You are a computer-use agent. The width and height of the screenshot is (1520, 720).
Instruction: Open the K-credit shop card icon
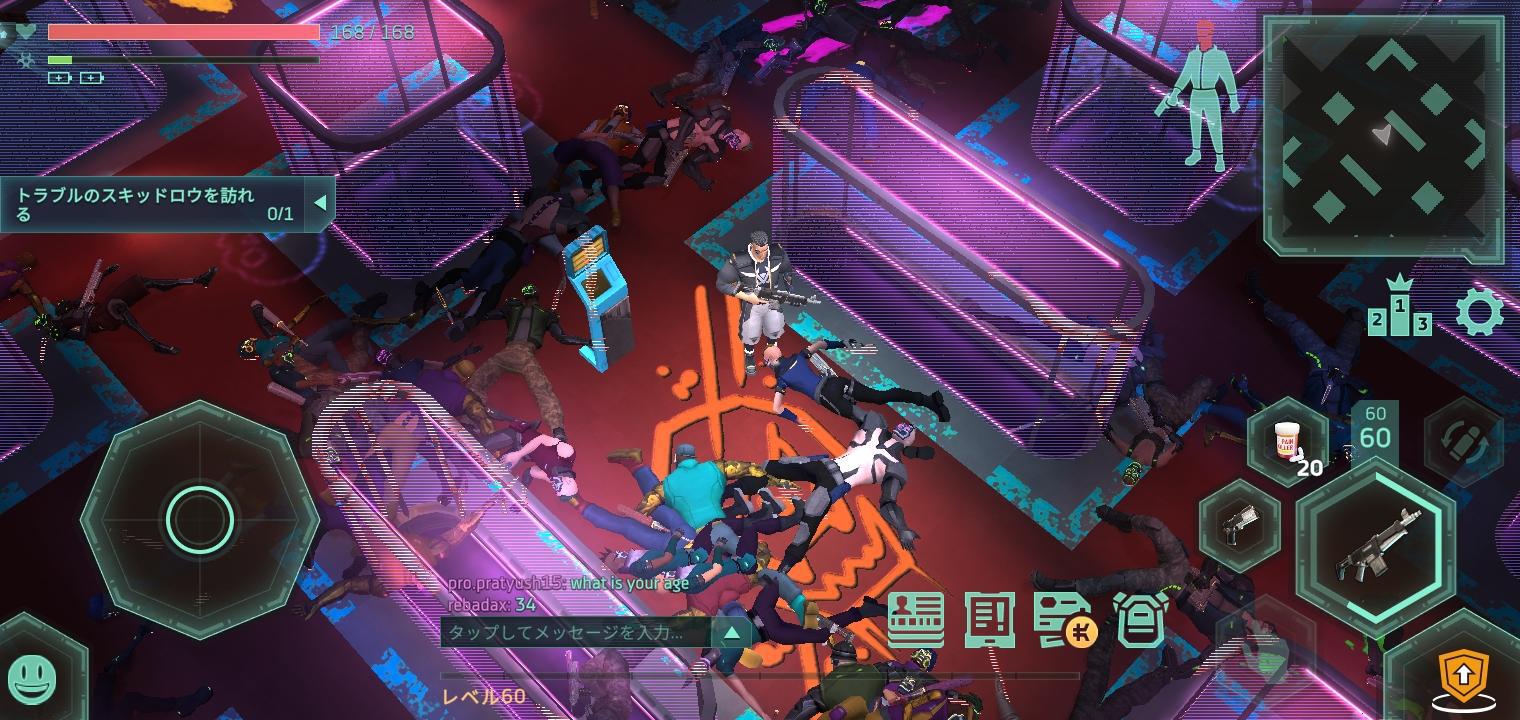tap(1066, 618)
